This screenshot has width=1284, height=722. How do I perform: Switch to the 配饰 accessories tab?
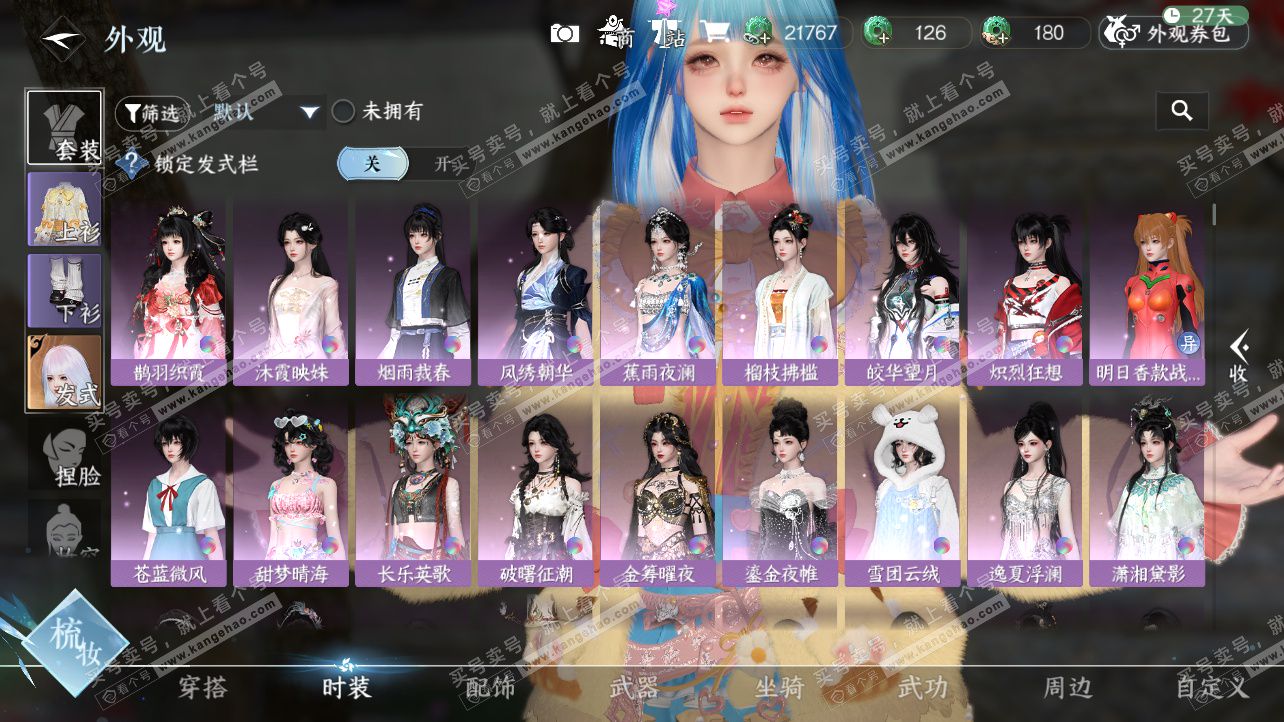[490, 688]
